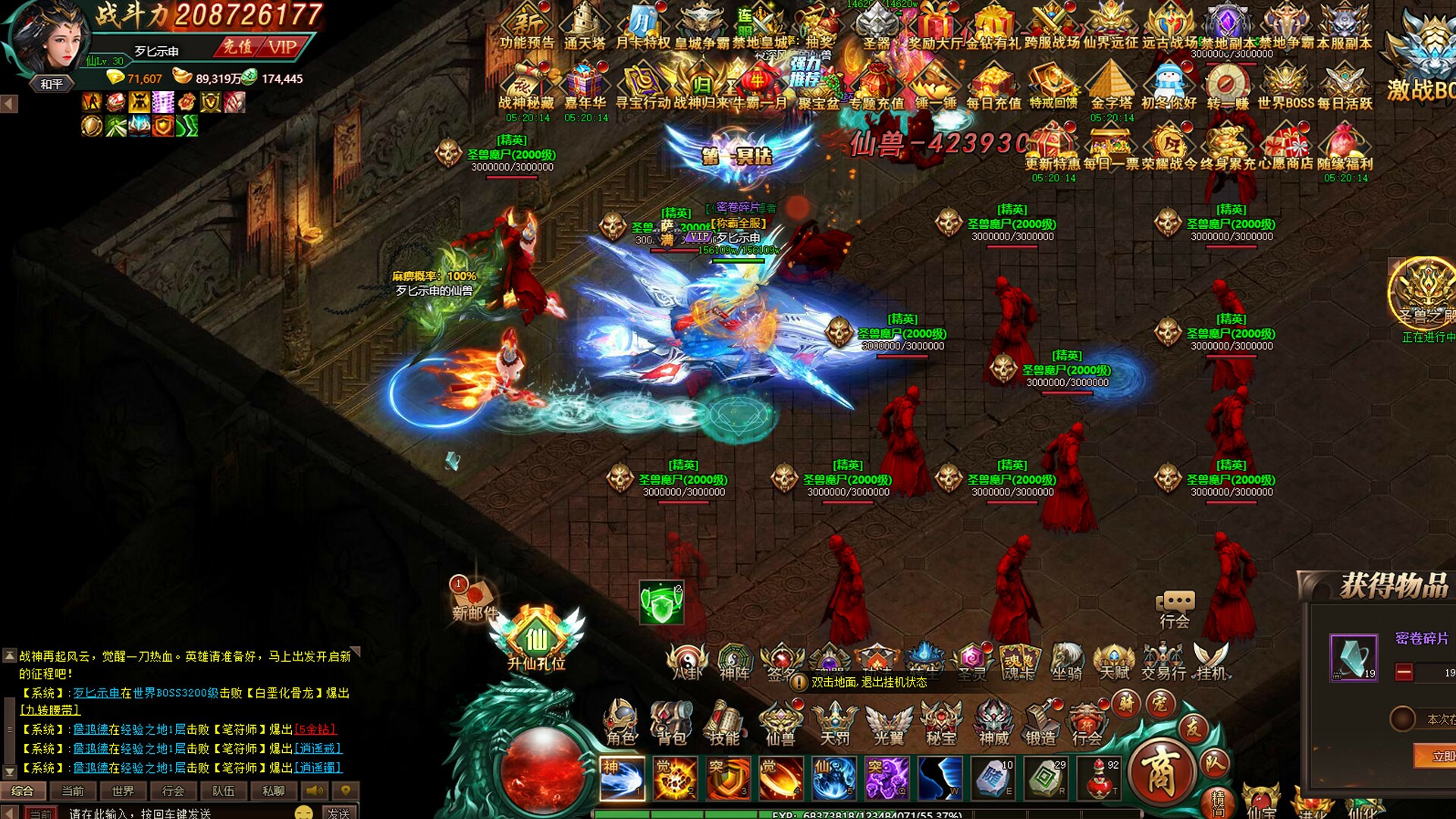The height and width of the screenshot is (819, 1456).
Task: Activate the purple fist skill on Q
Action: click(x=886, y=778)
